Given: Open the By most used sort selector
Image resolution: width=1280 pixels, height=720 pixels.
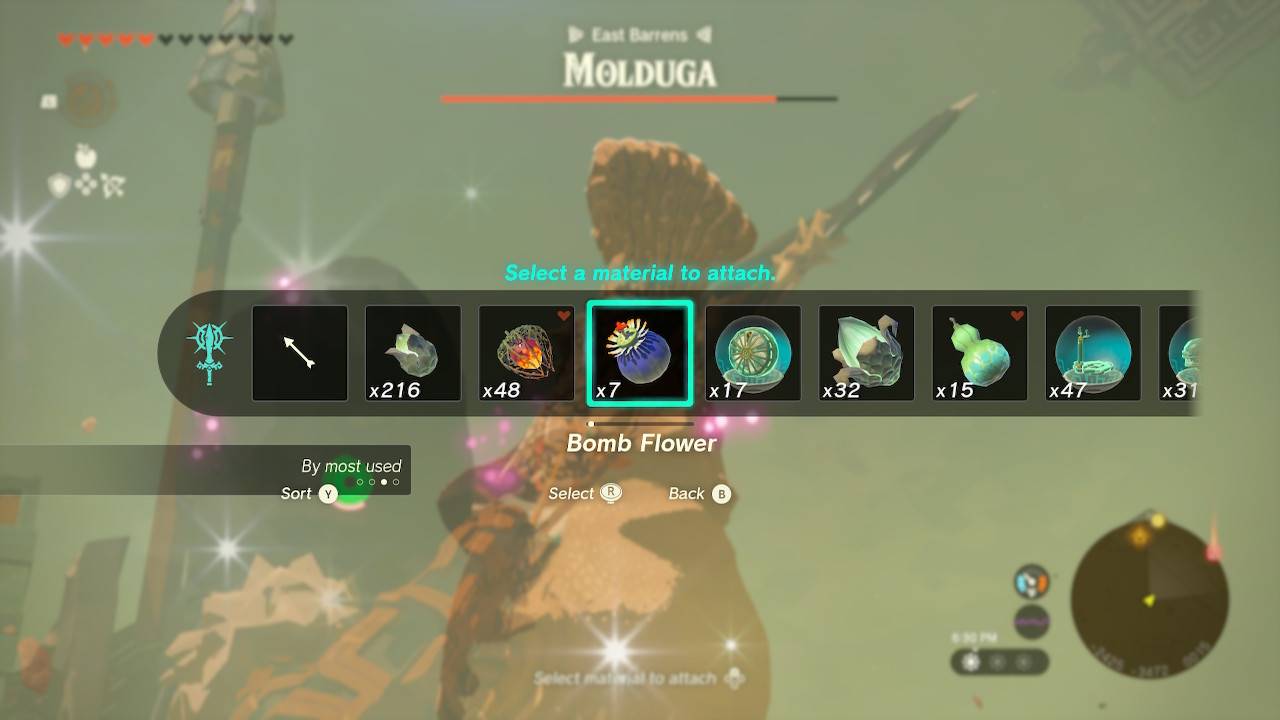Looking at the screenshot, I should (350, 466).
